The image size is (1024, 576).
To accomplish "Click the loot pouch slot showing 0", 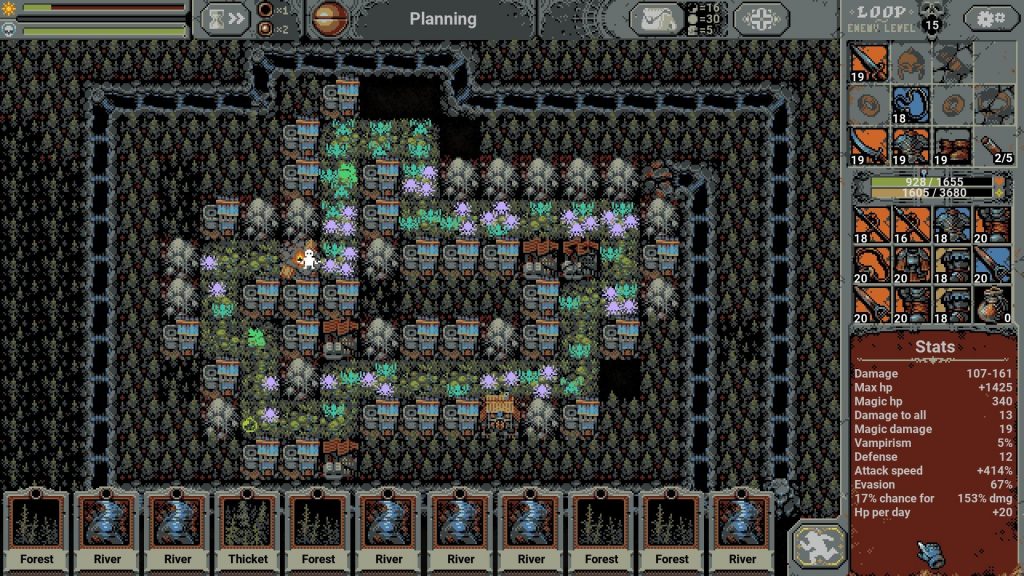I will (x=992, y=304).
